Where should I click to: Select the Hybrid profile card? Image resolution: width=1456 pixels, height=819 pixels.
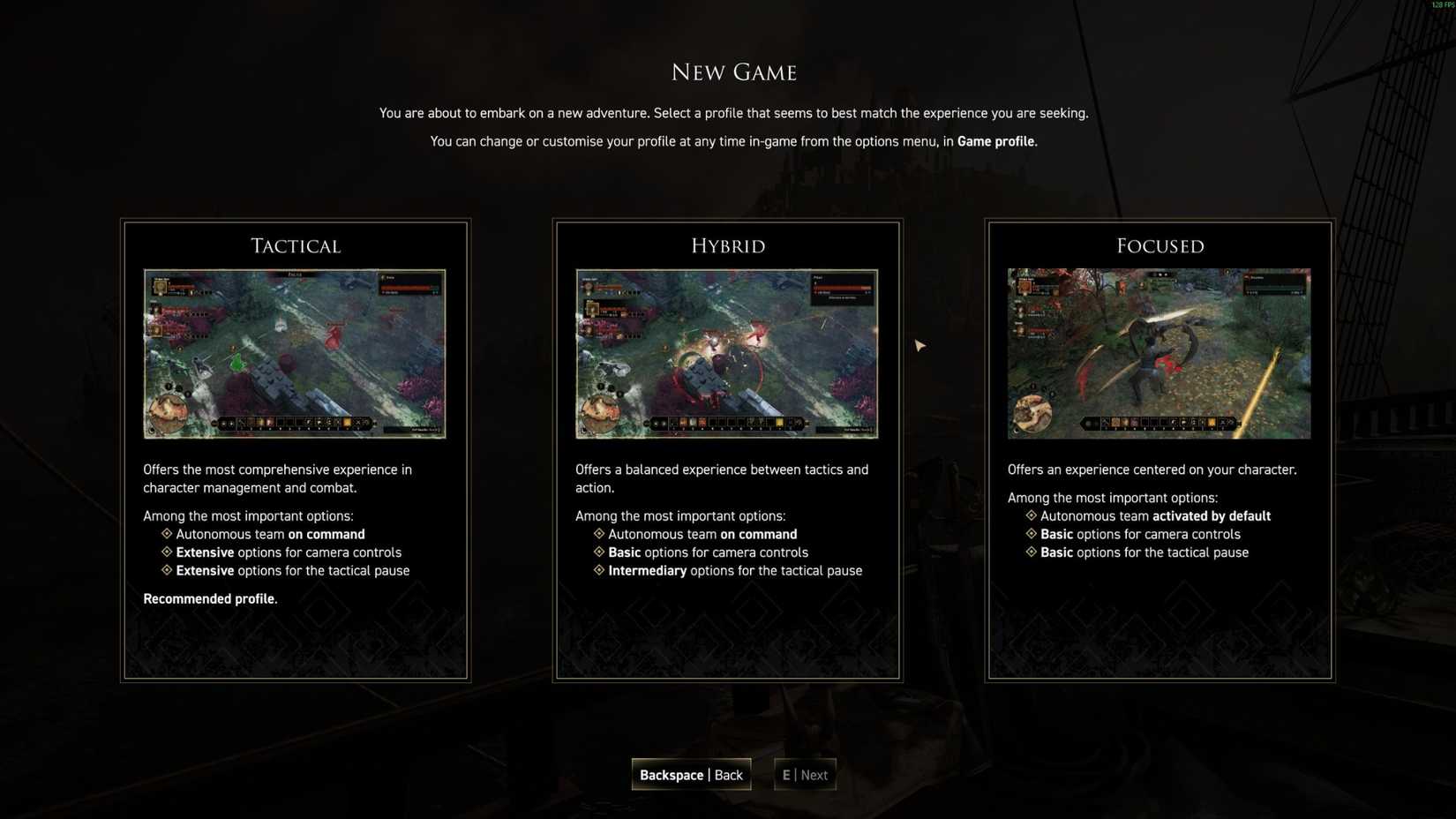tap(728, 450)
